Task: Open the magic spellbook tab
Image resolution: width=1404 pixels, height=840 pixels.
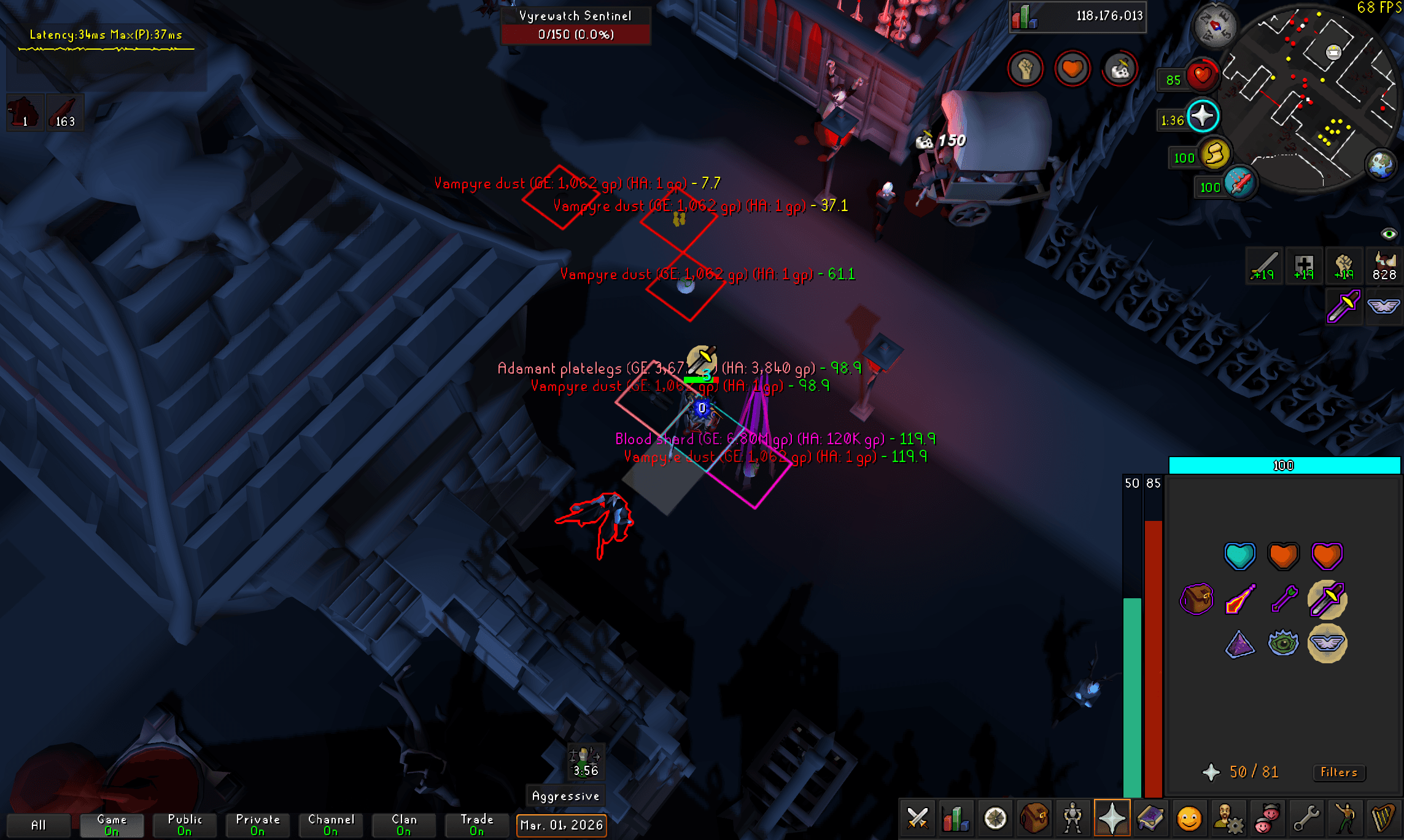Action: click(1152, 818)
